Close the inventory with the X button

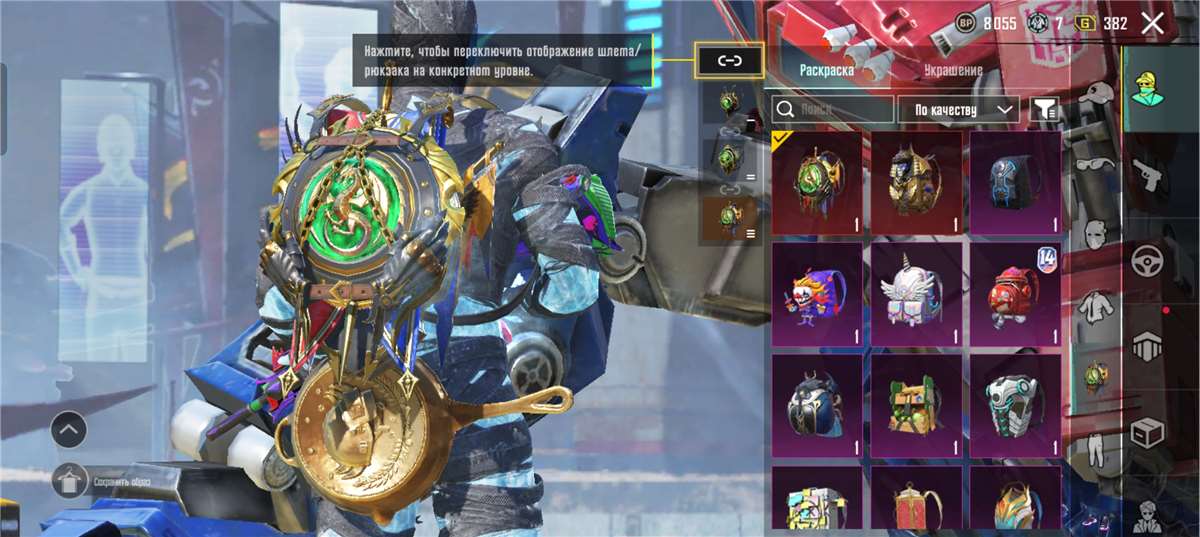tap(1152, 23)
